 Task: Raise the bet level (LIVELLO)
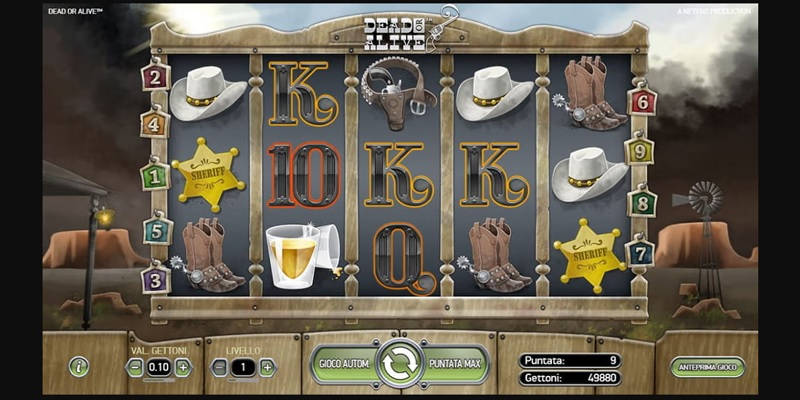(267, 367)
